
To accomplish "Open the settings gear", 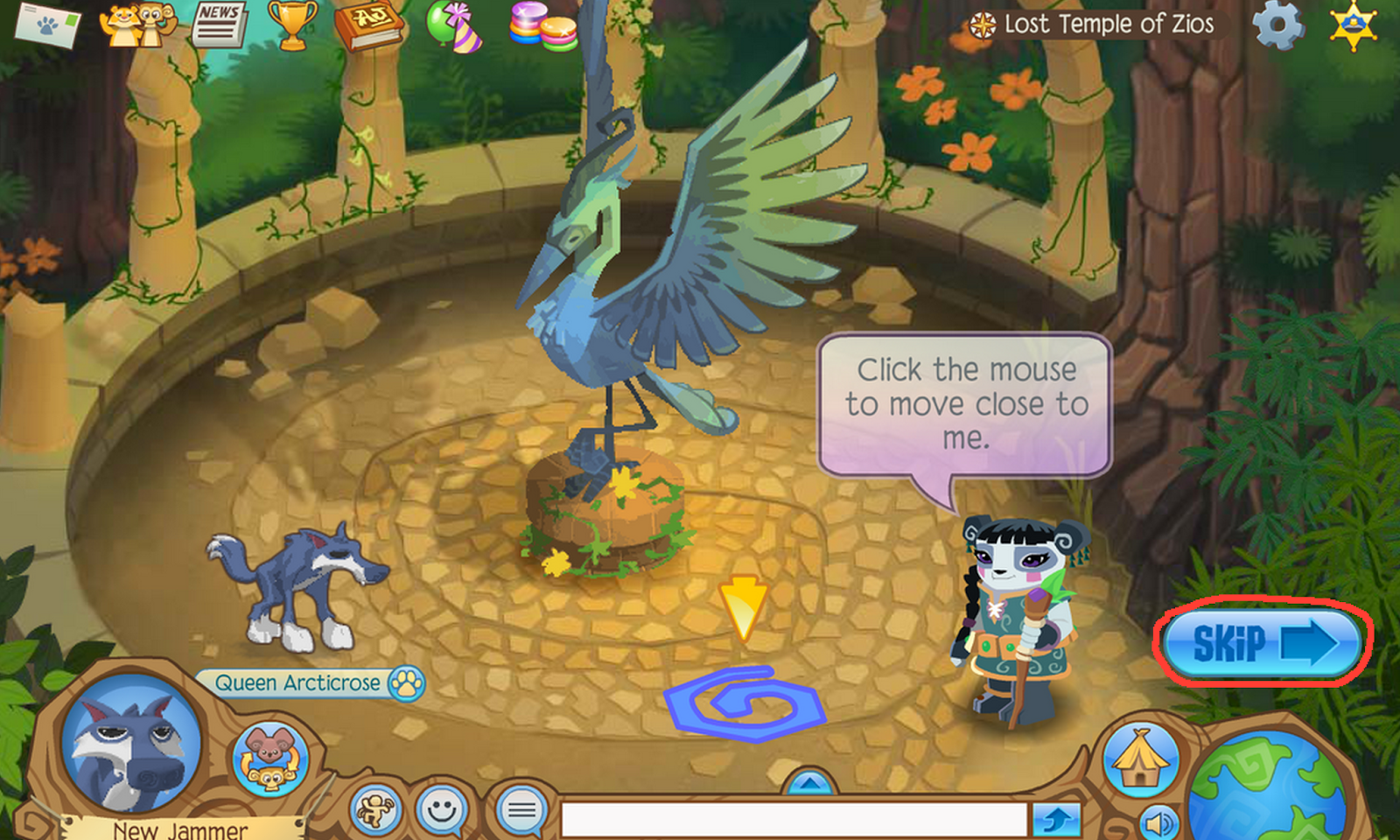I will click(1280, 26).
